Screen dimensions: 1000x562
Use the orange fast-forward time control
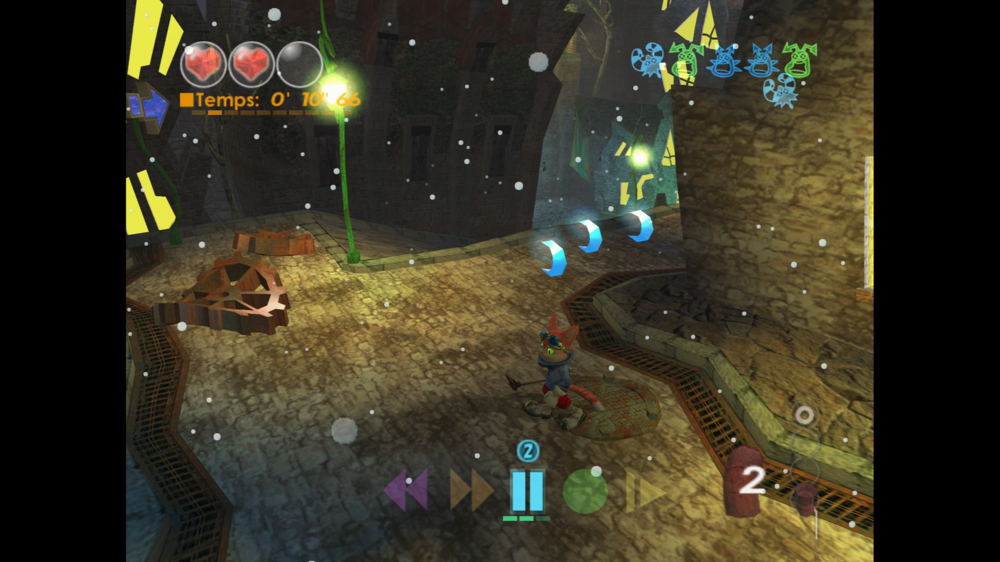point(471,490)
